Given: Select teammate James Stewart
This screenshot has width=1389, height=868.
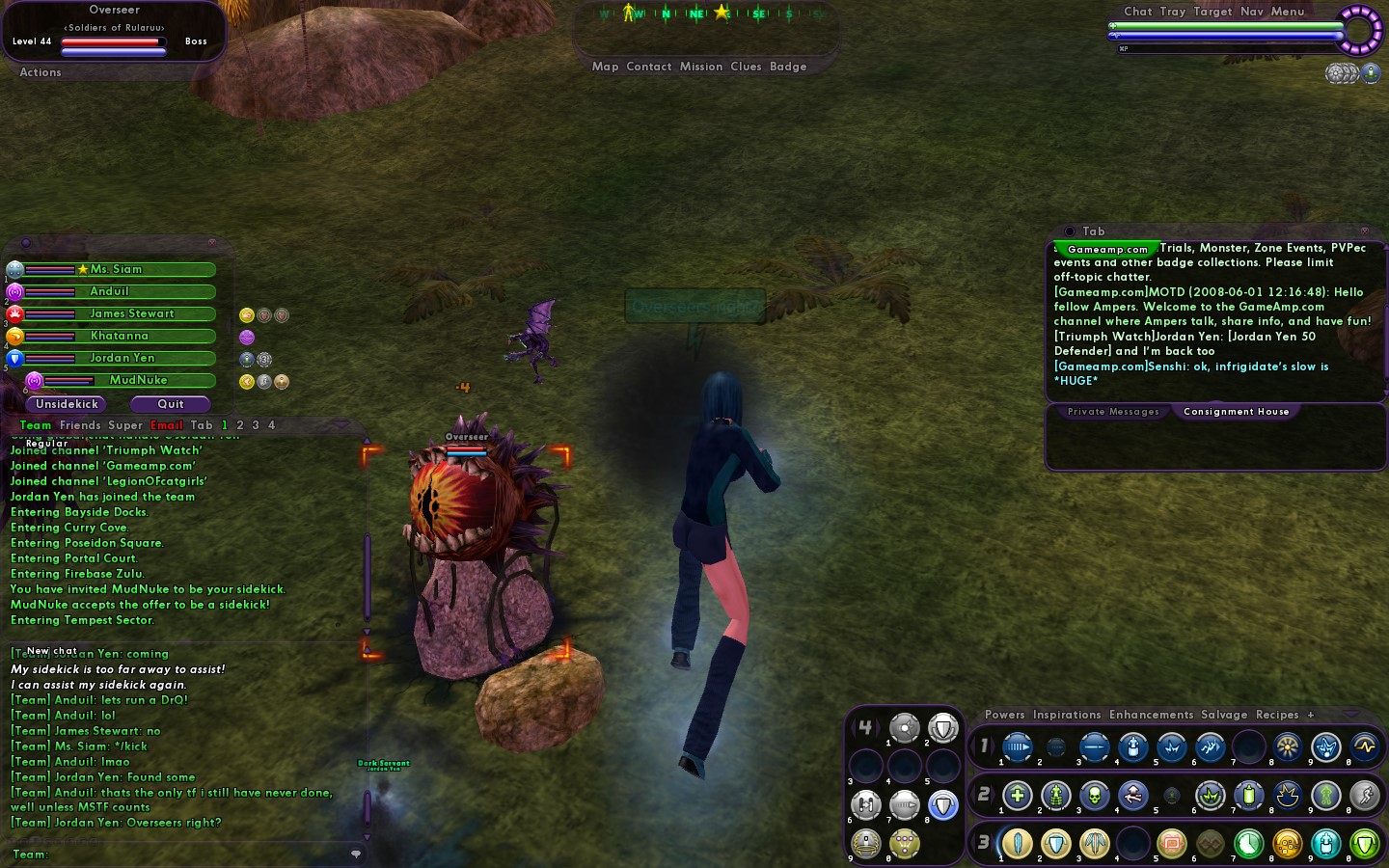Looking at the screenshot, I should [x=131, y=313].
